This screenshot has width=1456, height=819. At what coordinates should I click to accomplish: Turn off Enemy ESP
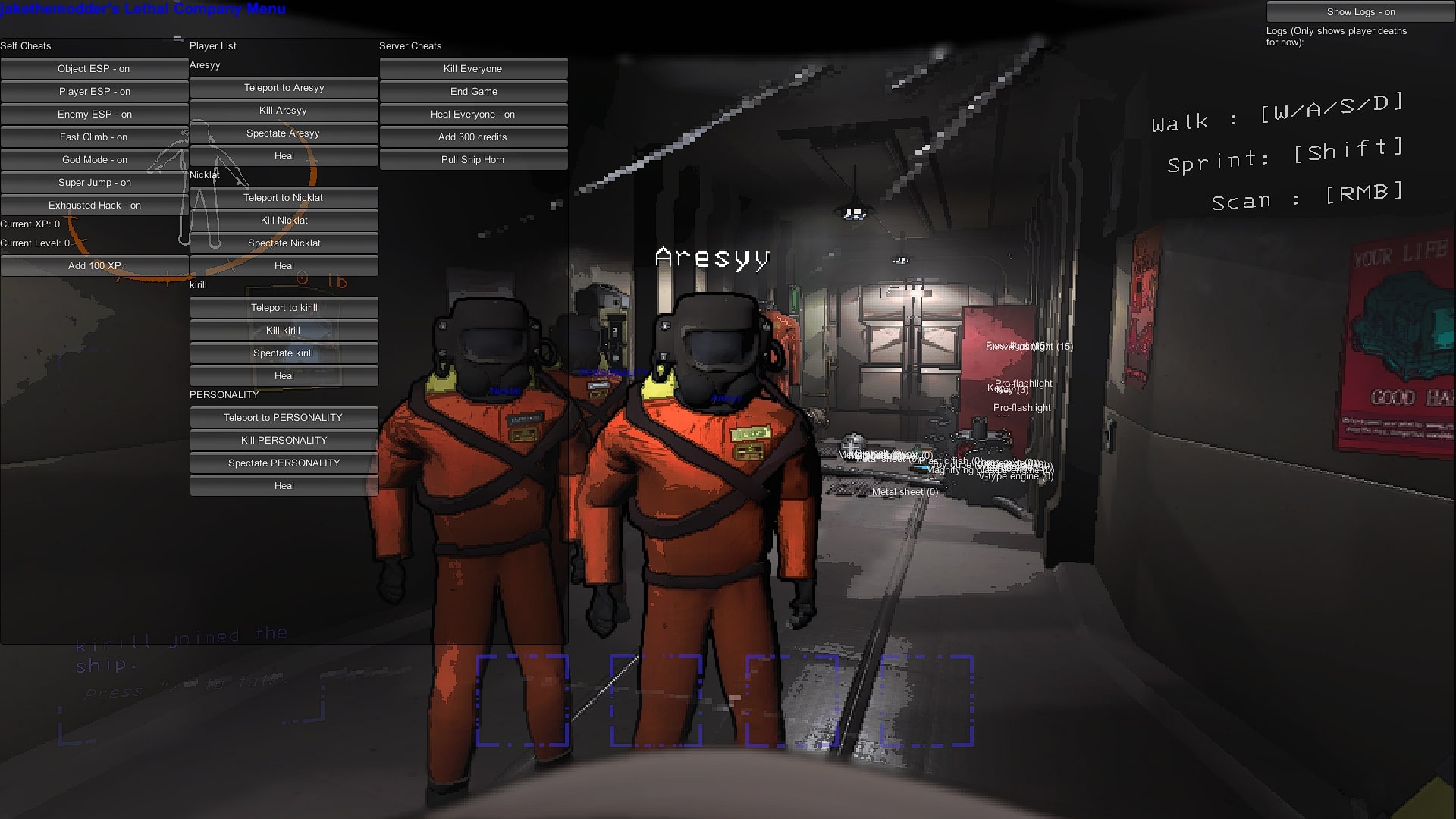tap(94, 115)
